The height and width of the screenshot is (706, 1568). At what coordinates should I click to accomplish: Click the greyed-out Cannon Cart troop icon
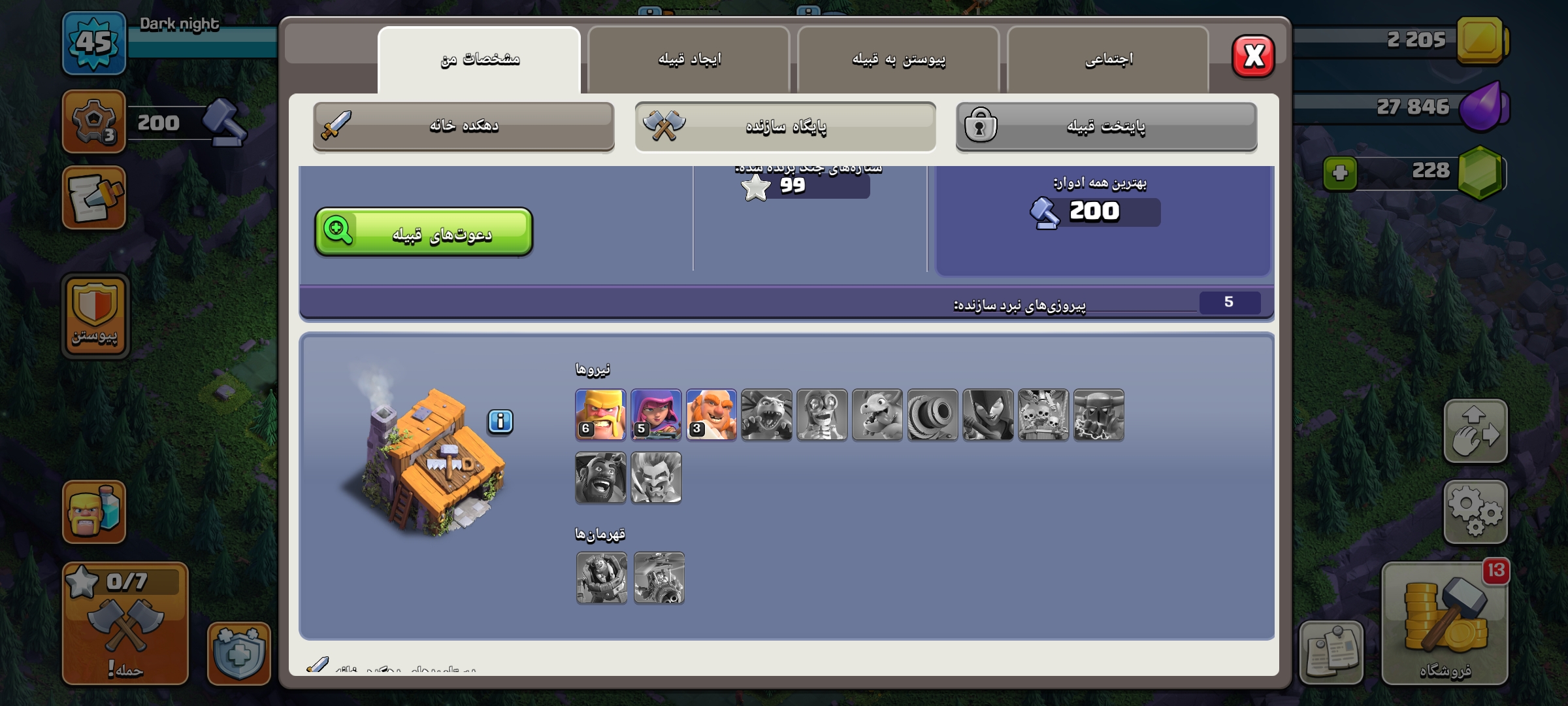click(932, 414)
